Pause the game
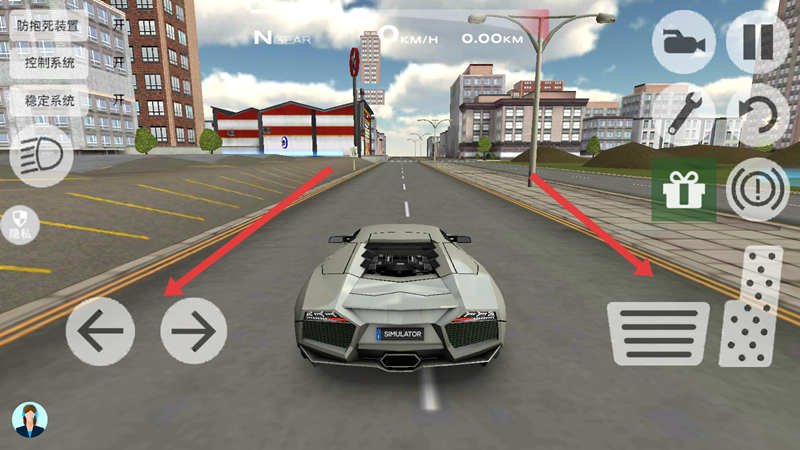Viewport: 800px width, 450px height. pyautogui.click(x=757, y=43)
